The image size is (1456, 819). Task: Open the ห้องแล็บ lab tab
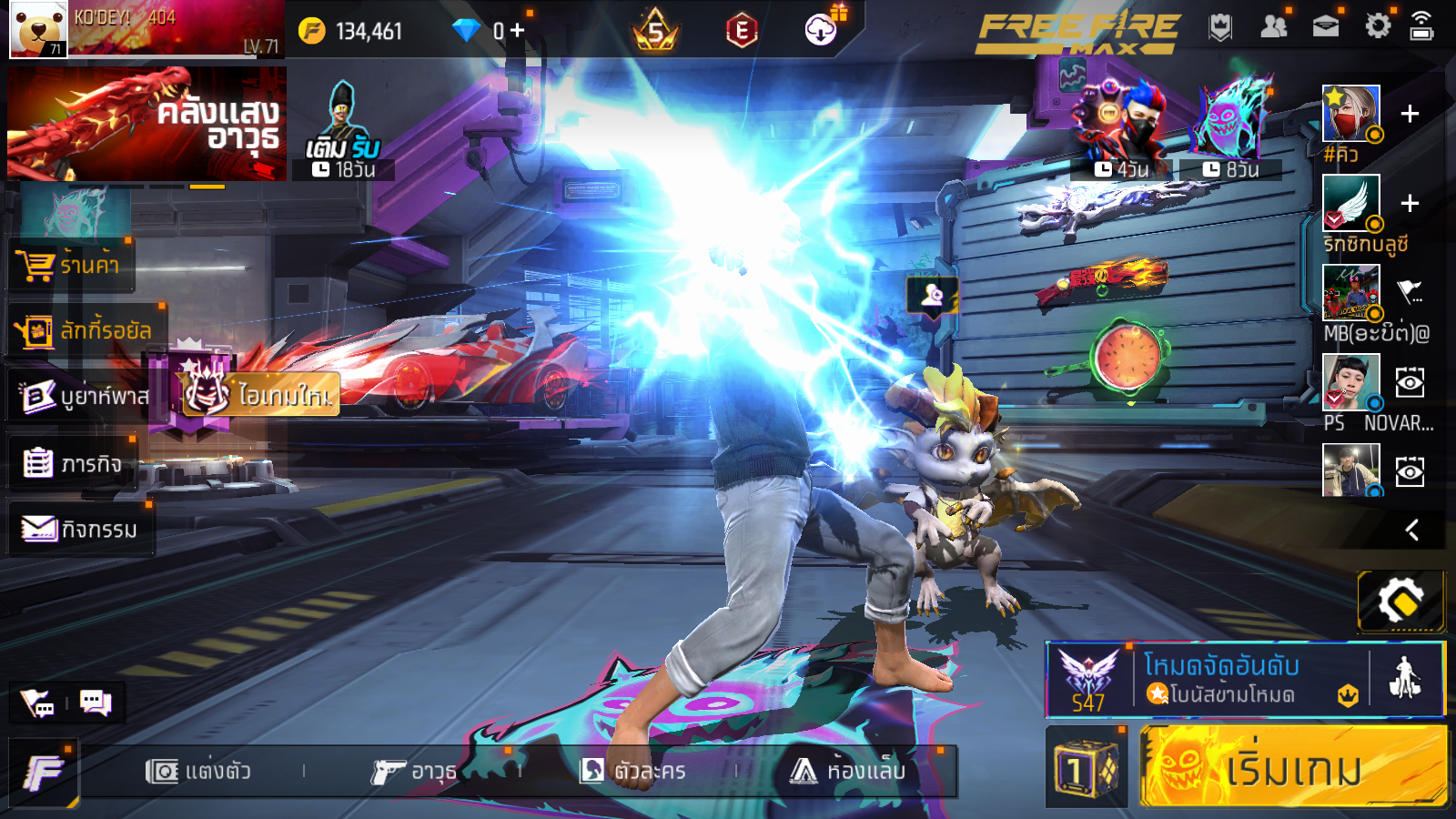click(848, 772)
